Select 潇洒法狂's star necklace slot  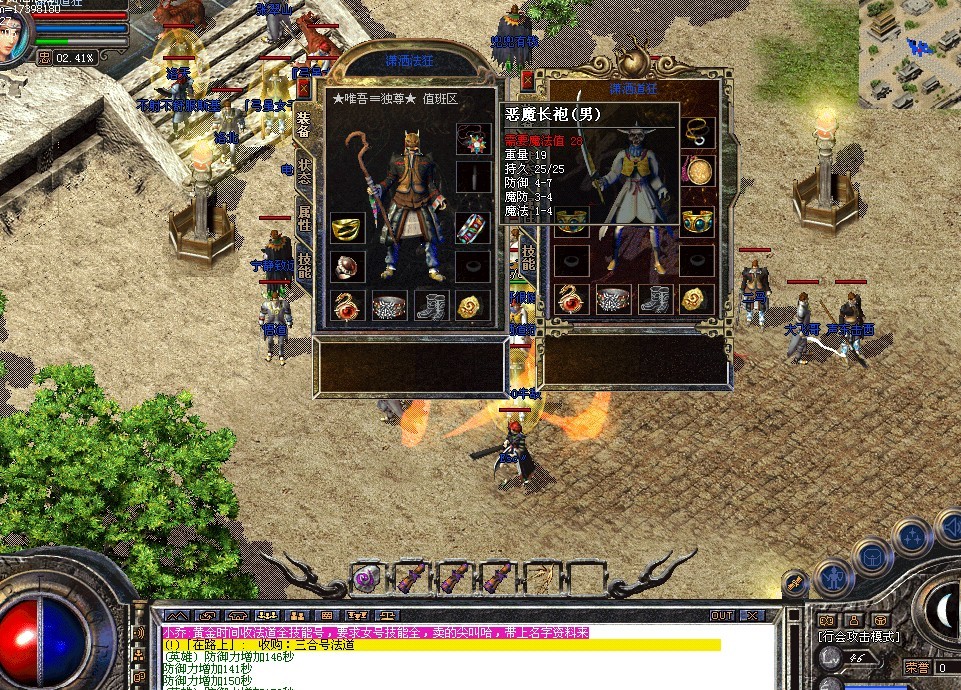[474, 139]
